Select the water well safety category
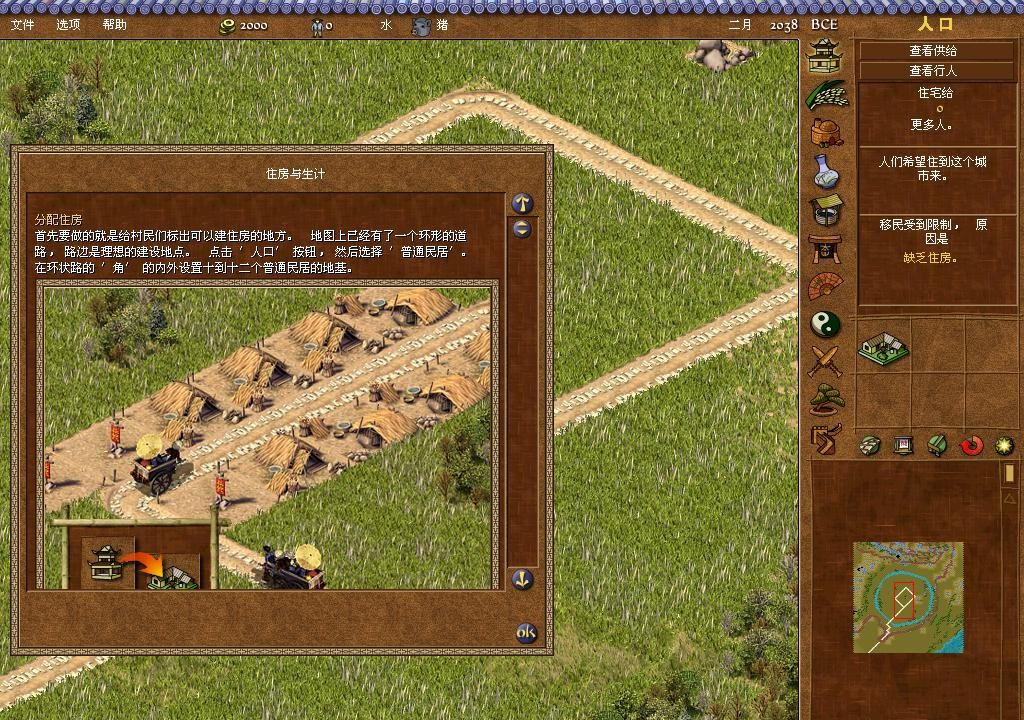 [x=826, y=210]
